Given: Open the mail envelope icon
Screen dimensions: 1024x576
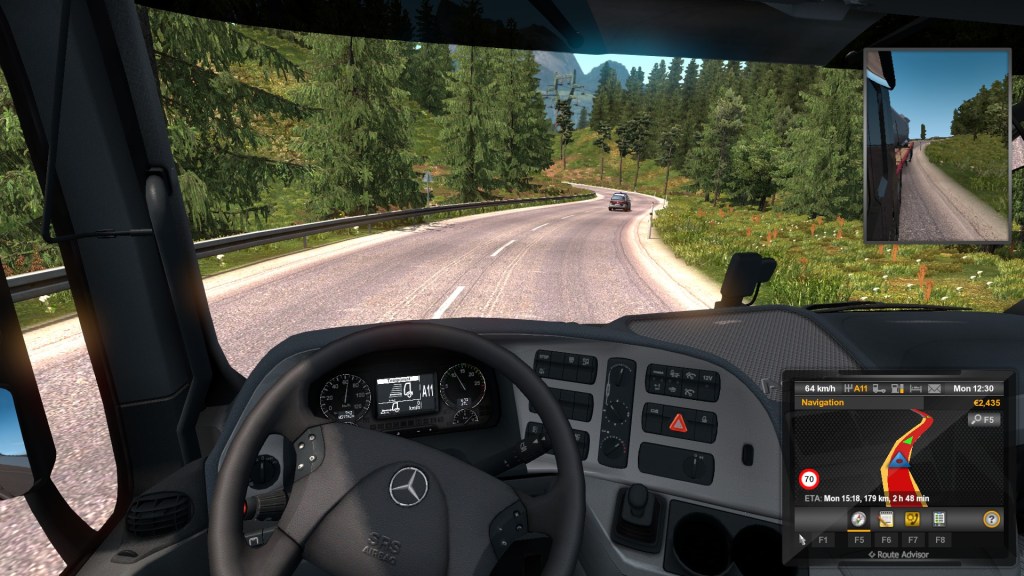Looking at the screenshot, I should [x=934, y=388].
